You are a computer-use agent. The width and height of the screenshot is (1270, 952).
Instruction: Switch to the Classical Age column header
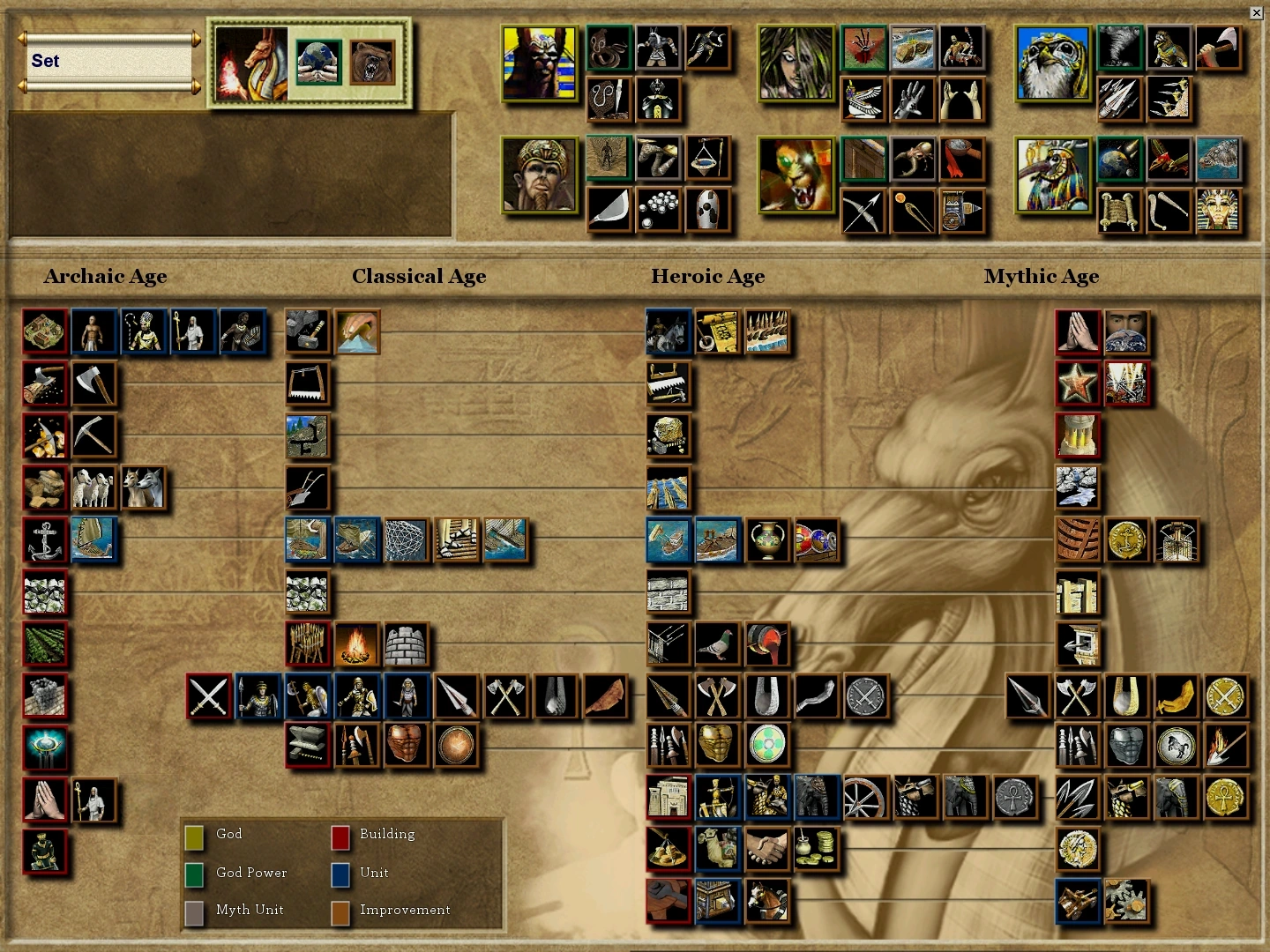coord(419,276)
